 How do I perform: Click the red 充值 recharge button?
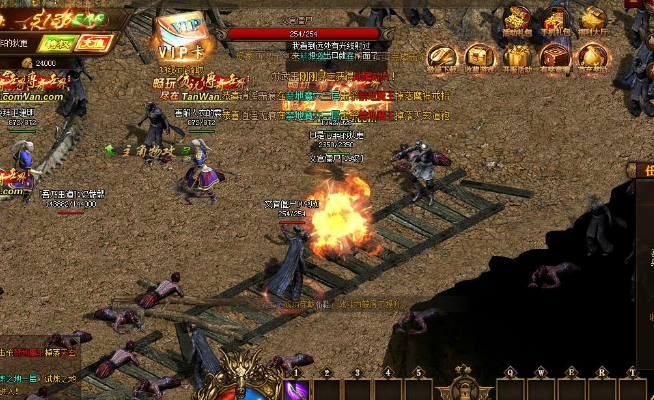tap(94, 43)
